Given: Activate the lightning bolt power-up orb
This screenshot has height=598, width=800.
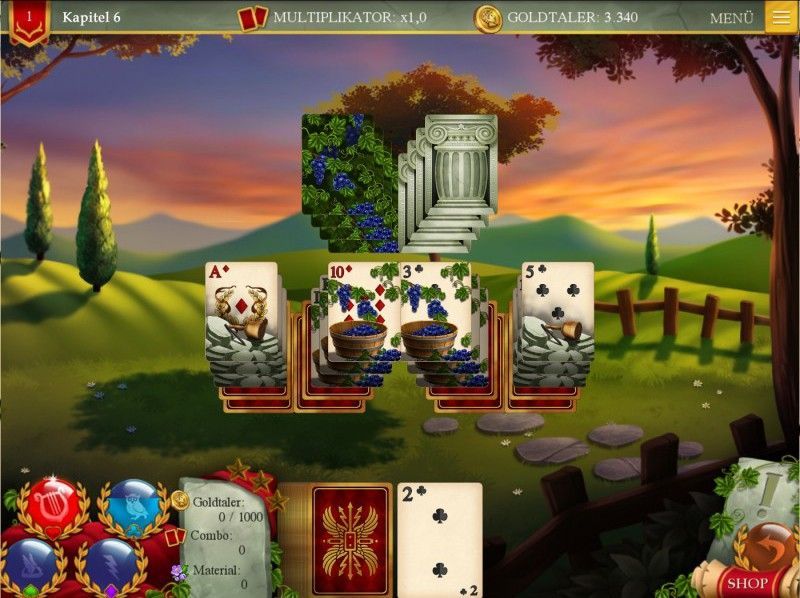Looking at the screenshot, I should point(111,566).
